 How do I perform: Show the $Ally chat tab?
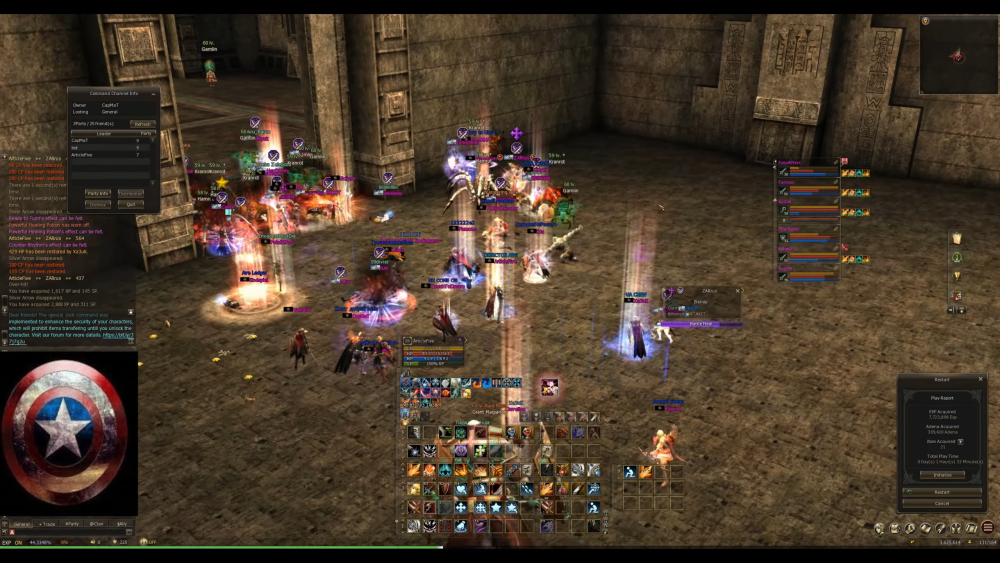(121, 524)
